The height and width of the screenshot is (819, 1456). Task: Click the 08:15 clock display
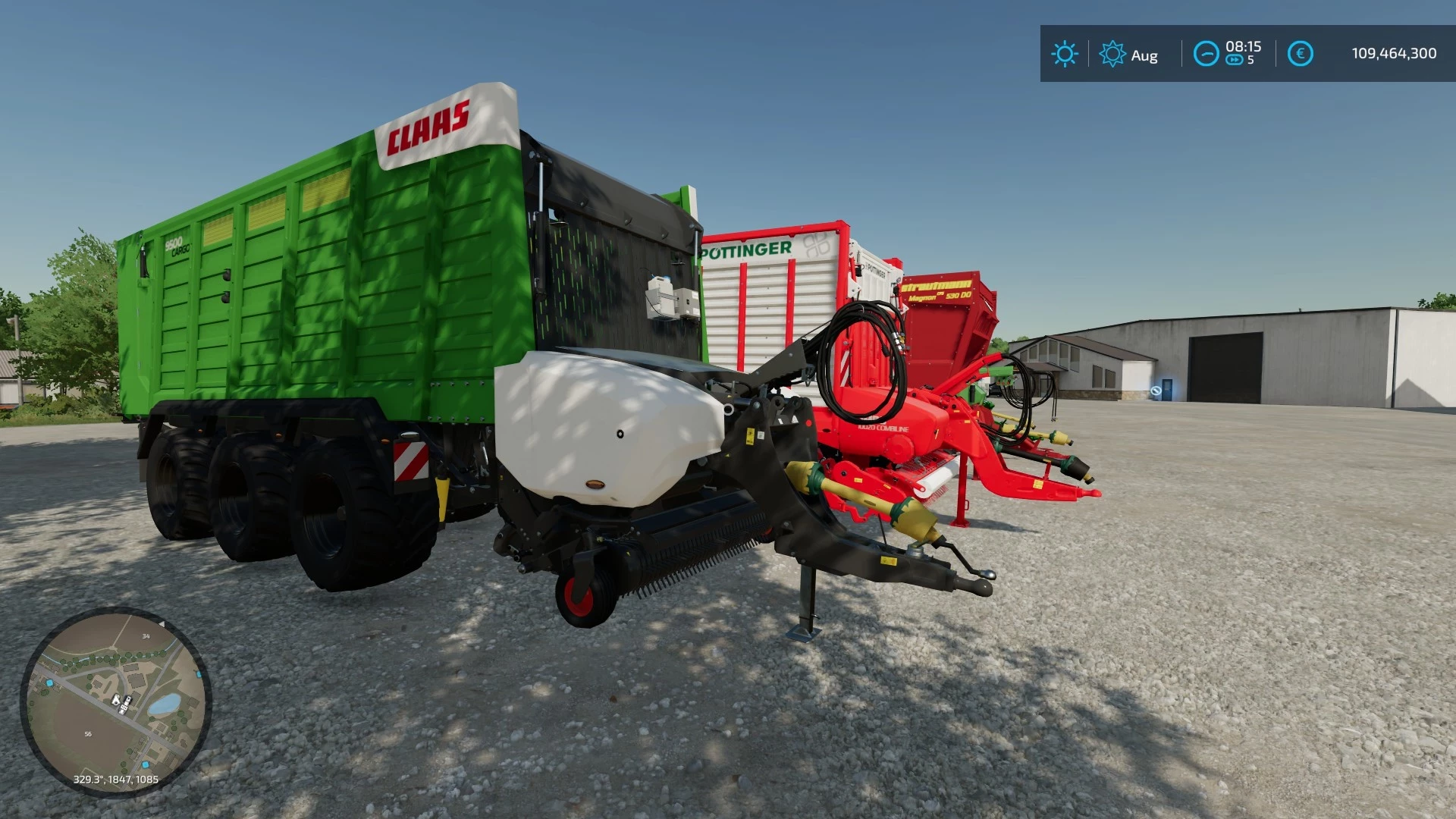(x=1244, y=46)
